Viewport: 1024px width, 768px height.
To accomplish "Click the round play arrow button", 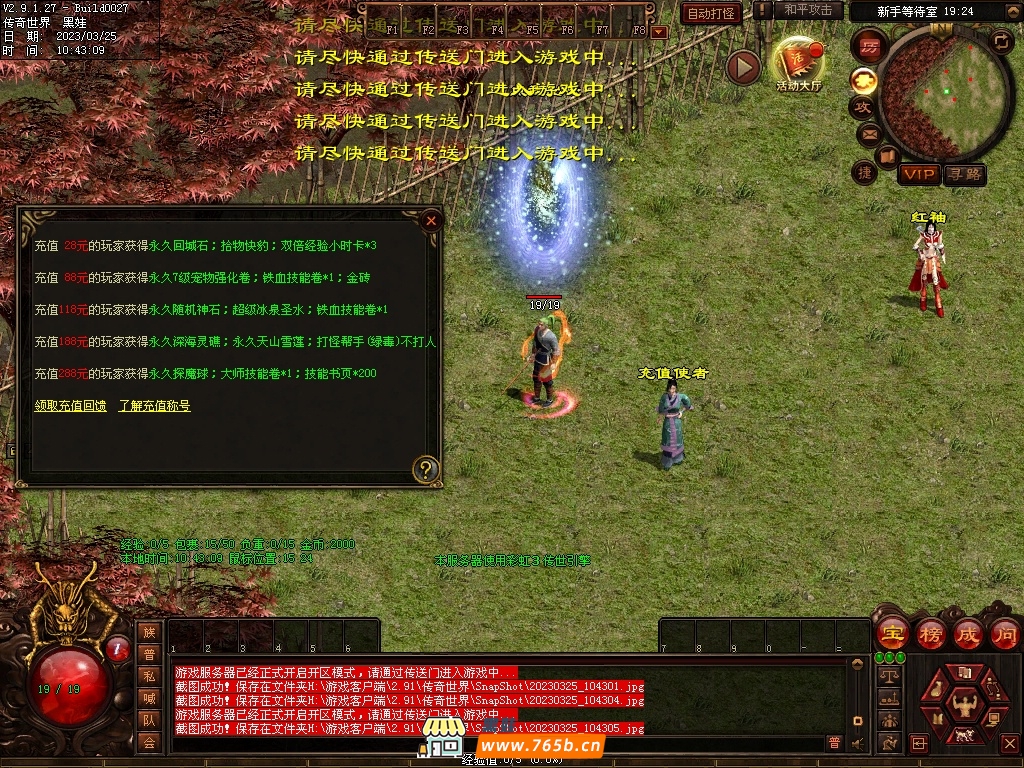I will coord(743,67).
